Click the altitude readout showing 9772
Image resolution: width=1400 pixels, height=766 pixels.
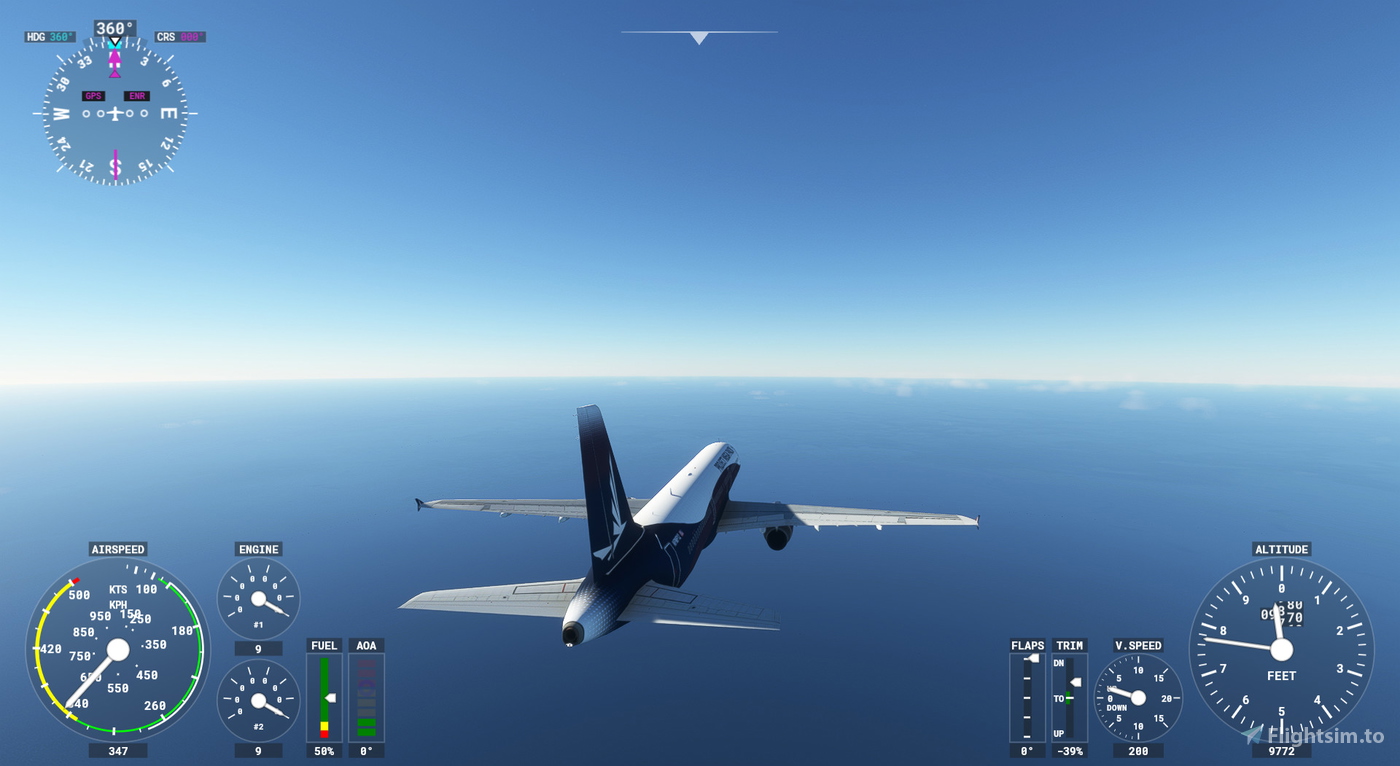1281,750
